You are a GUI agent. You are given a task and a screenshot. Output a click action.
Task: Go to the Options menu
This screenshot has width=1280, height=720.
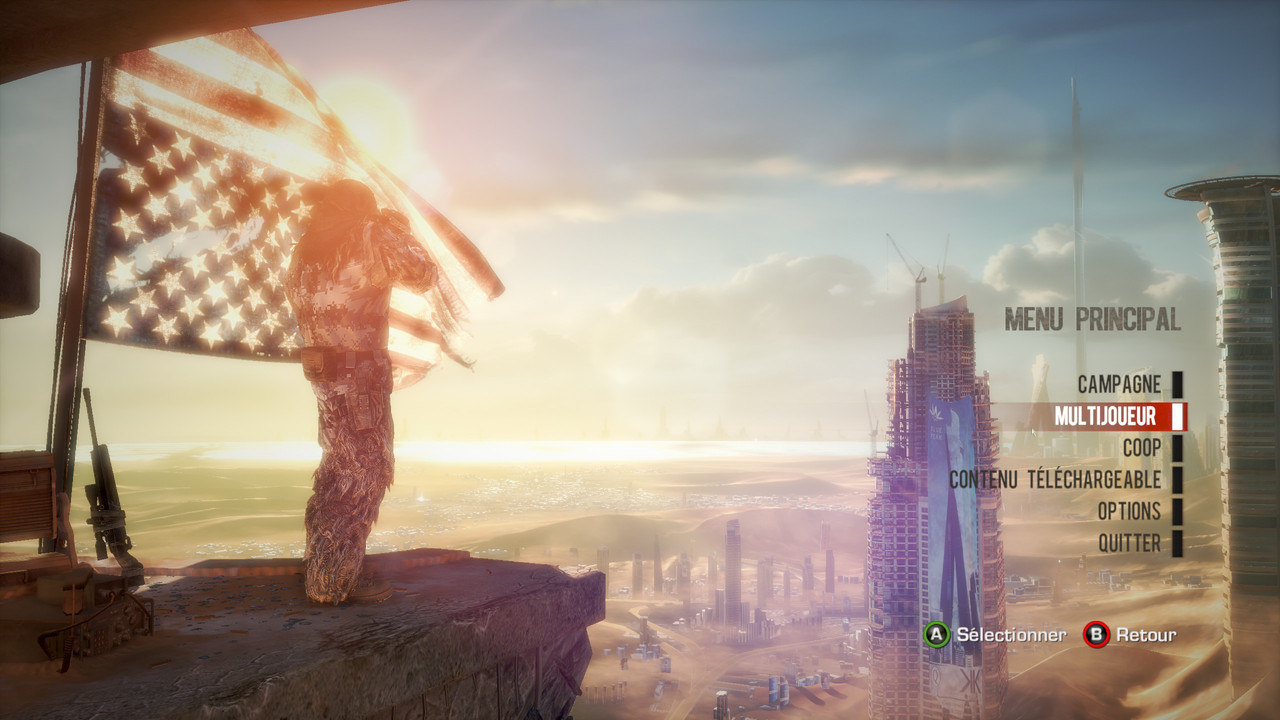1129,512
